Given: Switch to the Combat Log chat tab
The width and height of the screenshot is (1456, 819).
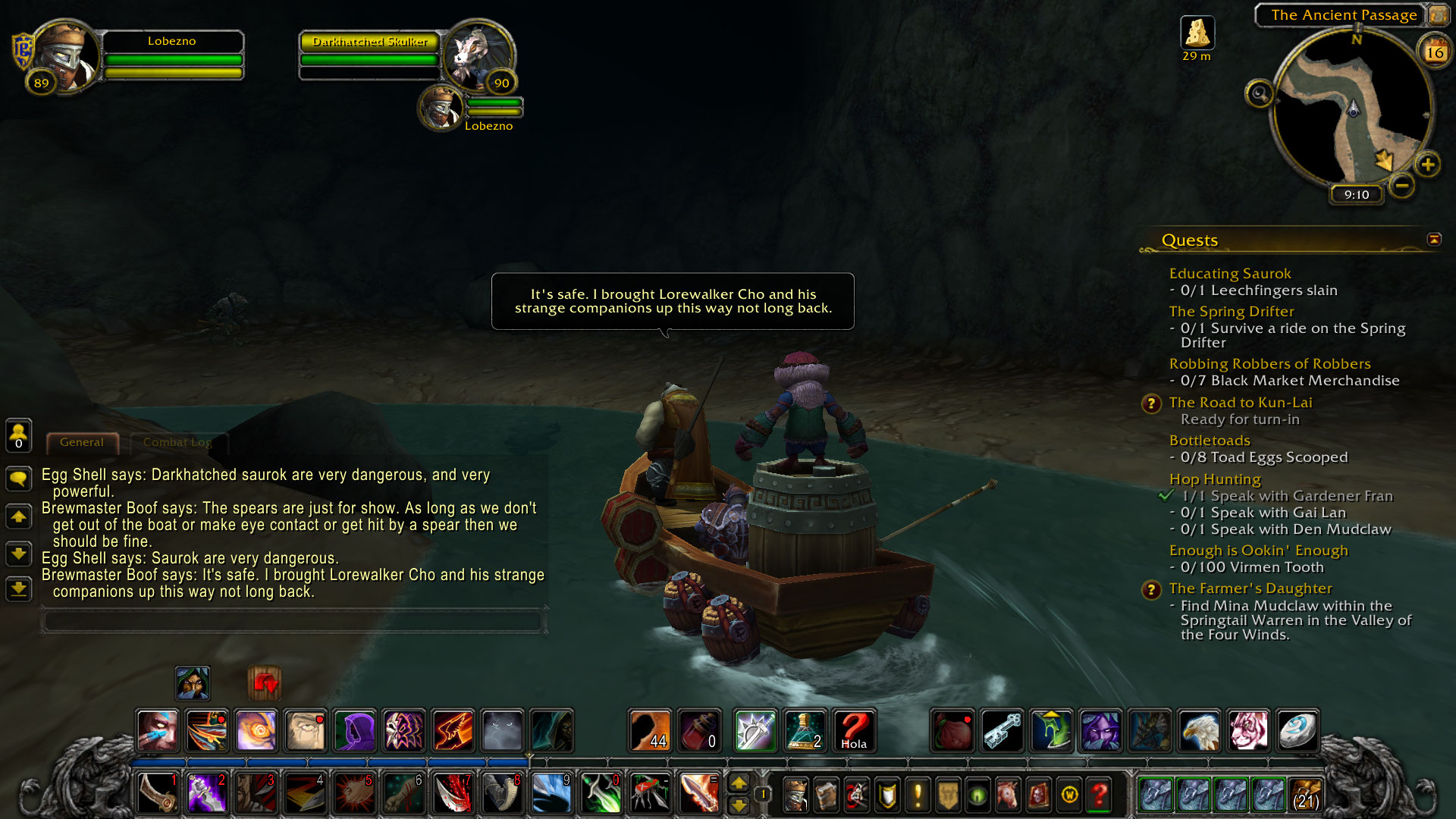Looking at the screenshot, I should pyautogui.click(x=177, y=442).
